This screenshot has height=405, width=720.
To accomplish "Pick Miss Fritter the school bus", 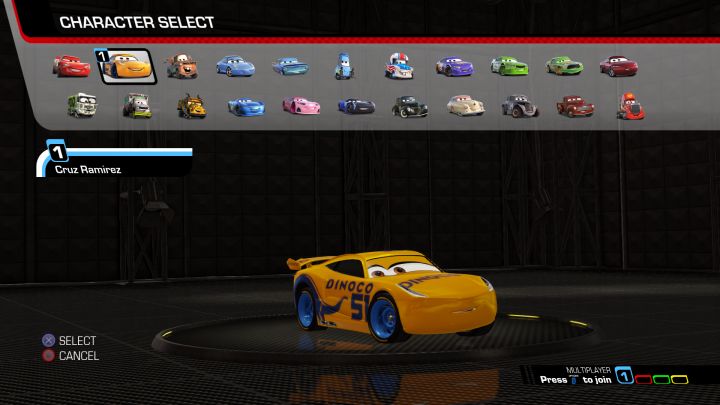I will tap(192, 104).
